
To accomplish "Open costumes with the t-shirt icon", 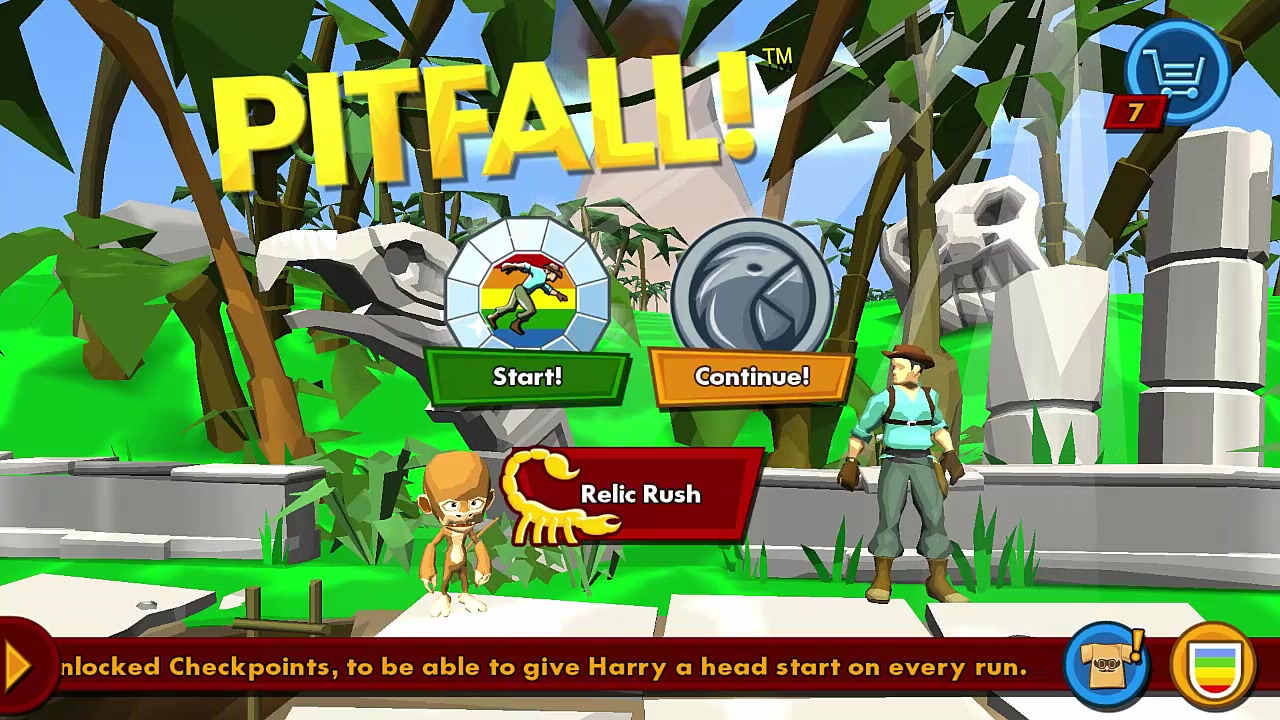I will coord(1108,665).
